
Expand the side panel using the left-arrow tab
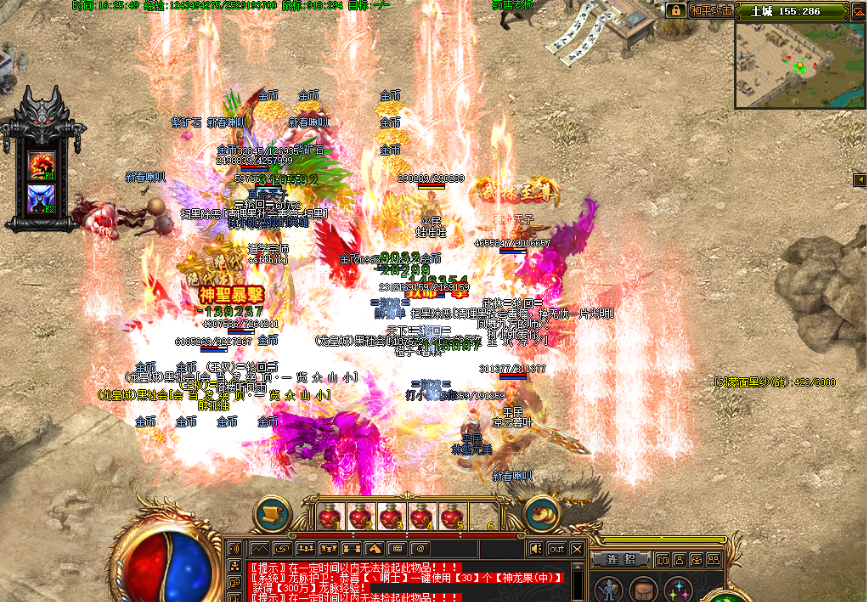pos(858,179)
